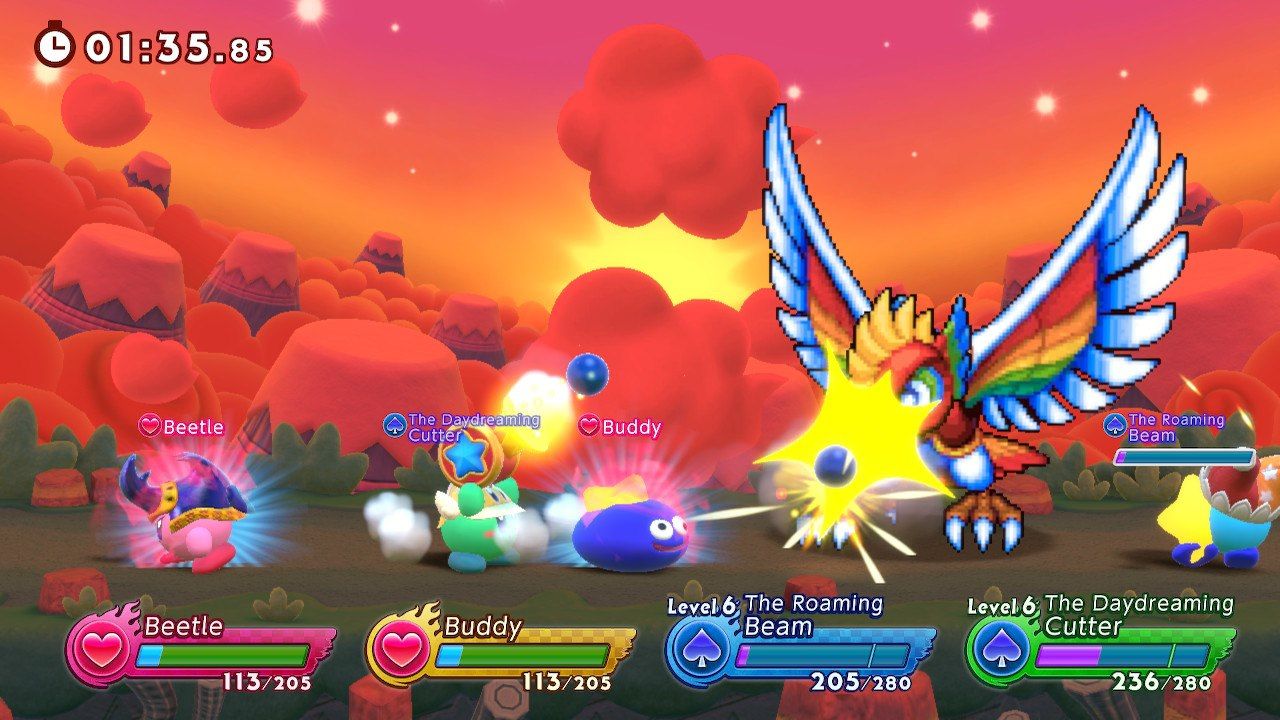Click the pink heart badge on Beetle's panel

point(100,650)
